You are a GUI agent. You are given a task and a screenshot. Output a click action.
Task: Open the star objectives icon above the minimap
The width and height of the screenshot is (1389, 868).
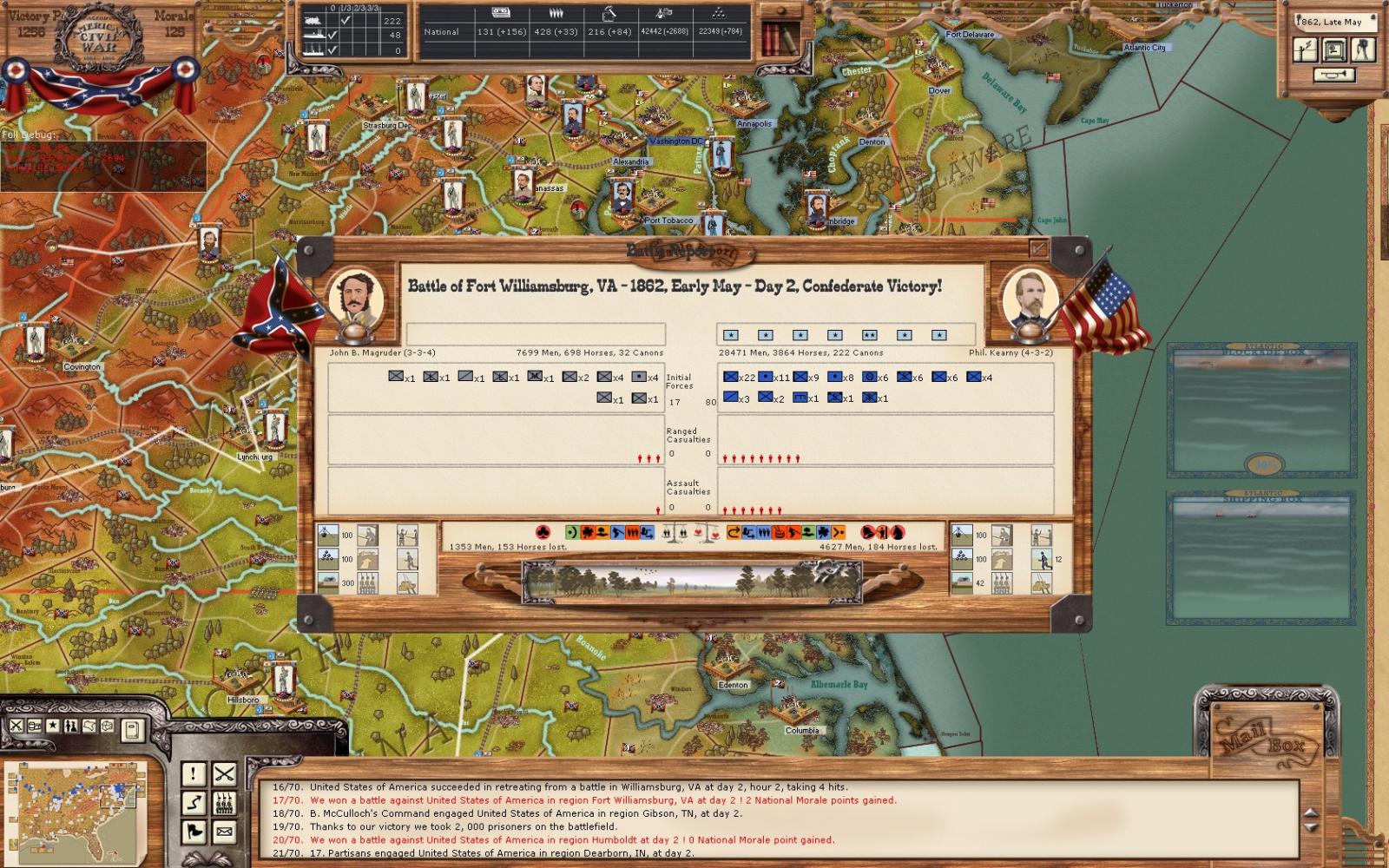[x=52, y=727]
